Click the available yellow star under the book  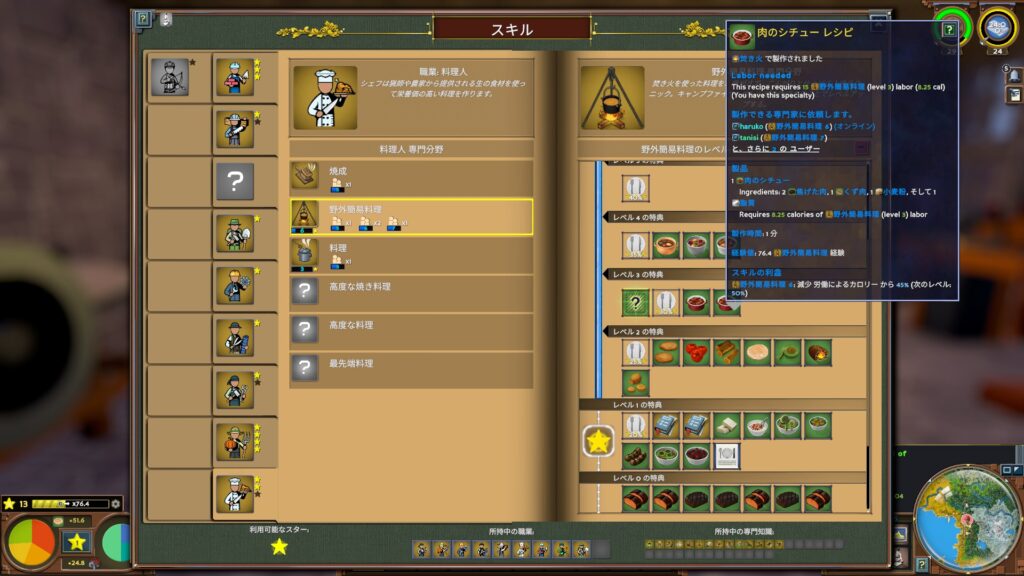pos(279,546)
